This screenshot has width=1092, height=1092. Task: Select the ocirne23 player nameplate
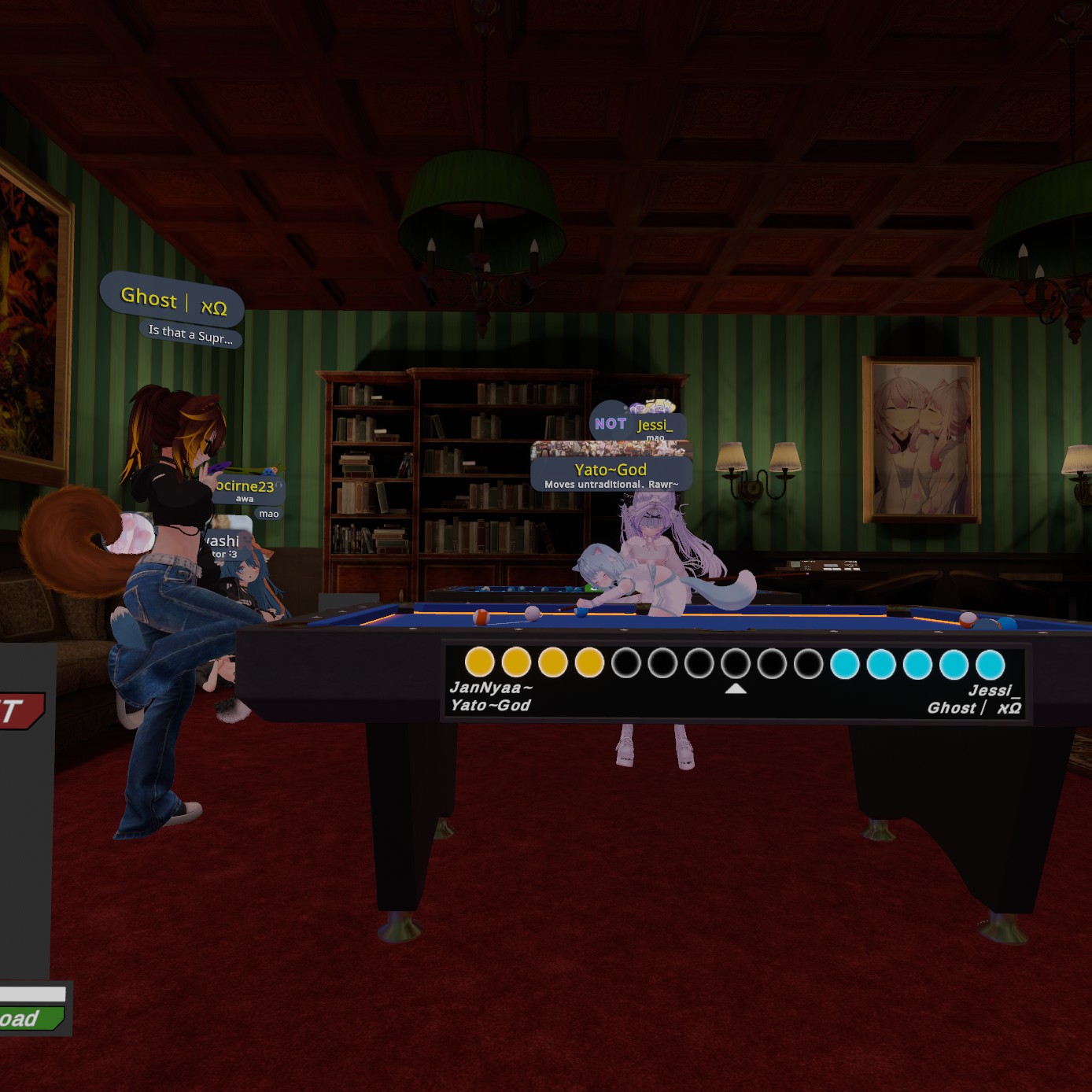coord(245,487)
